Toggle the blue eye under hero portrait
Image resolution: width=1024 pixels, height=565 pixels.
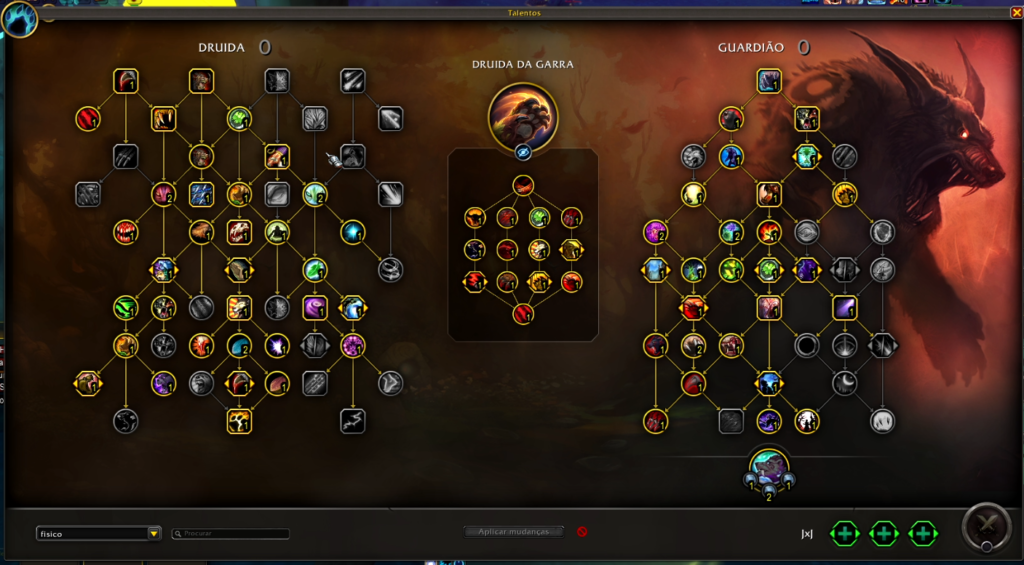523,152
